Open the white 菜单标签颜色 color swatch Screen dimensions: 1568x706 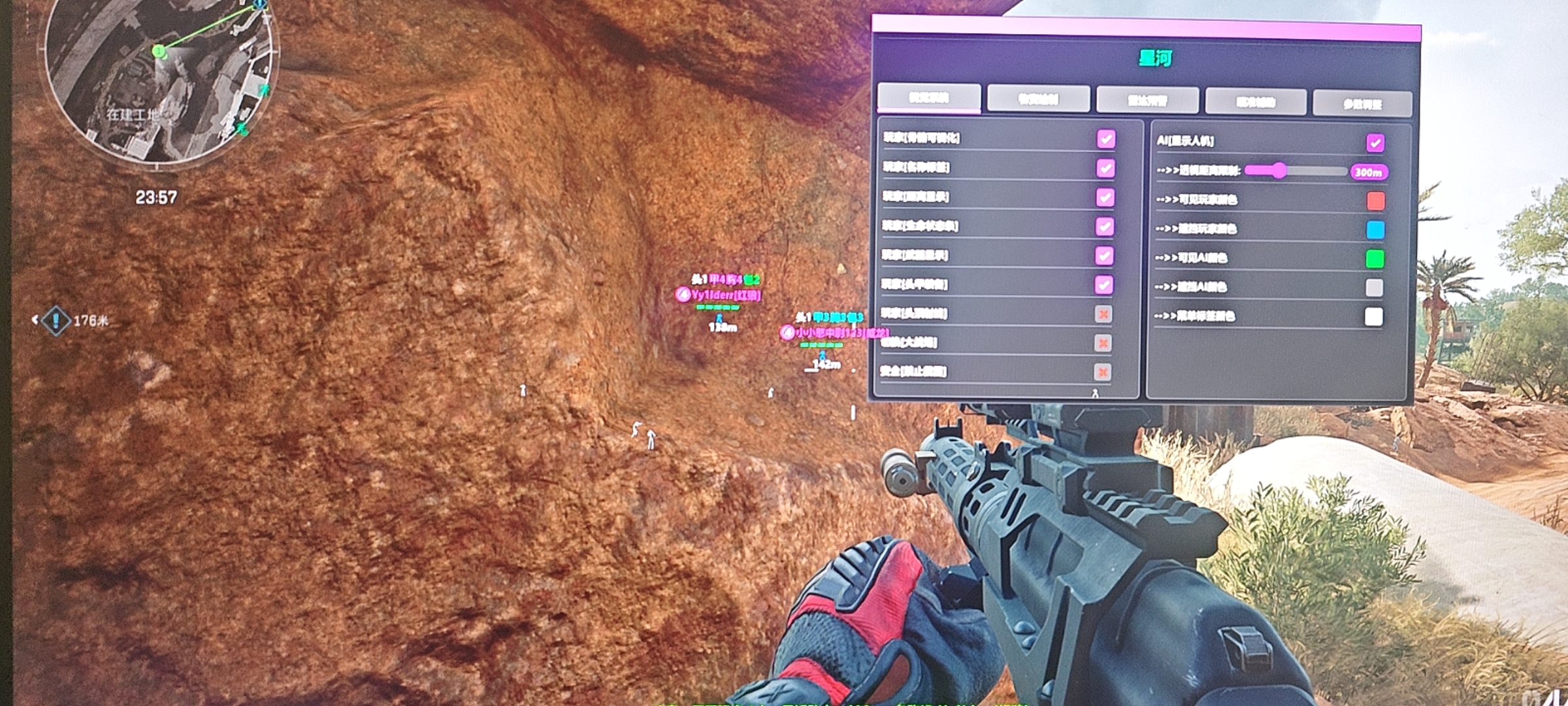pyautogui.click(x=1373, y=317)
